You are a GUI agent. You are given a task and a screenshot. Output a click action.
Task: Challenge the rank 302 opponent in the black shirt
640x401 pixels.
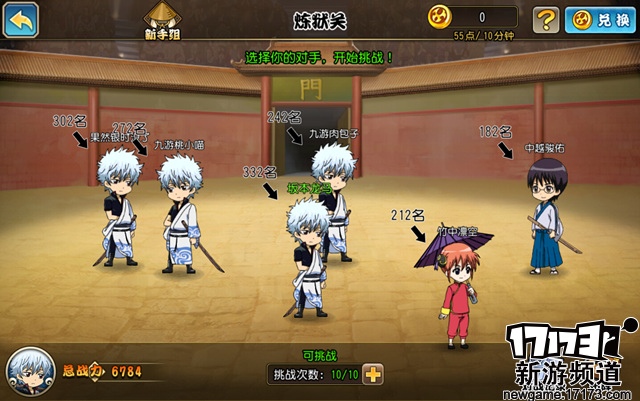119,207
